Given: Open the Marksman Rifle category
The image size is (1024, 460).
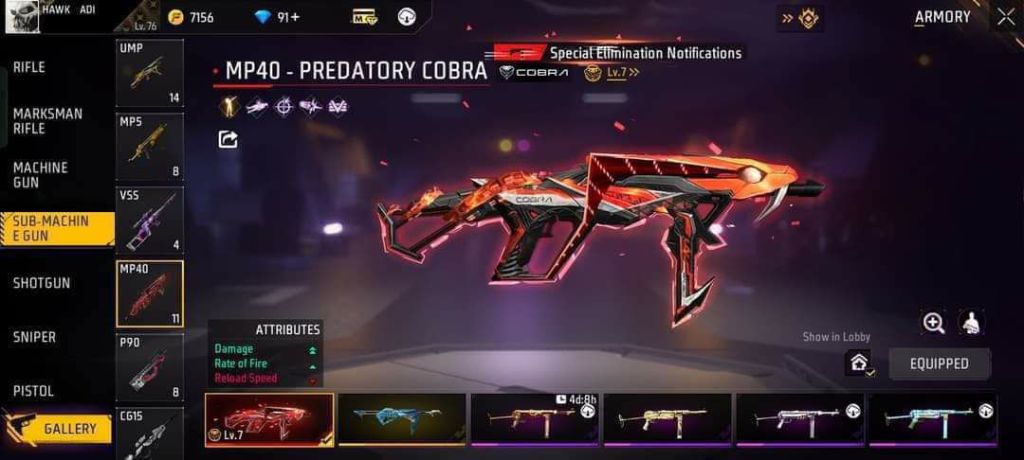Looking at the screenshot, I should pos(48,121).
